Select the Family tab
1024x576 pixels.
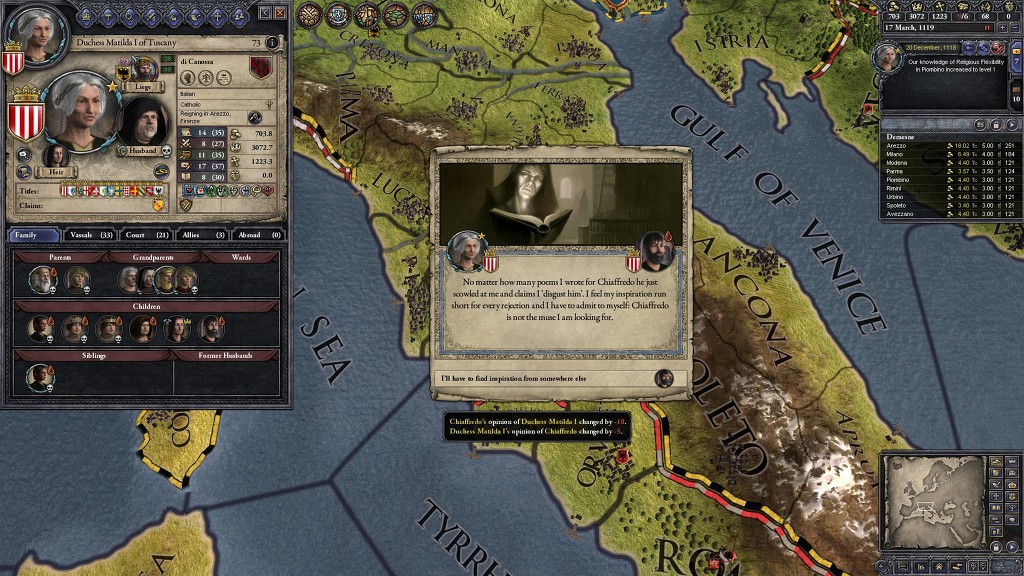click(x=34, y=235)
